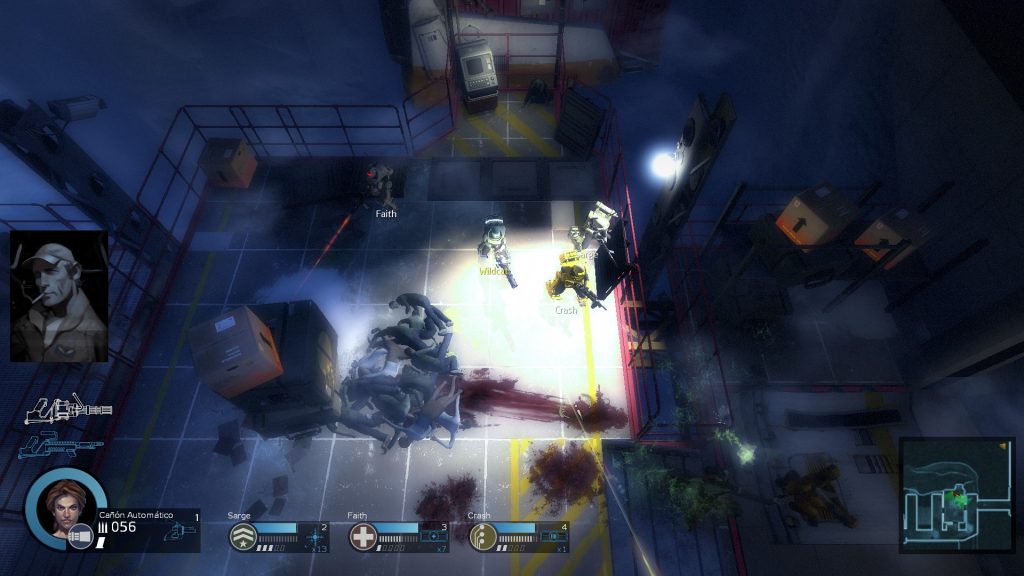The image size is (1024, 576).
Task: Switch to the secondary rifle weapon icon
Action: pos(60,445)
